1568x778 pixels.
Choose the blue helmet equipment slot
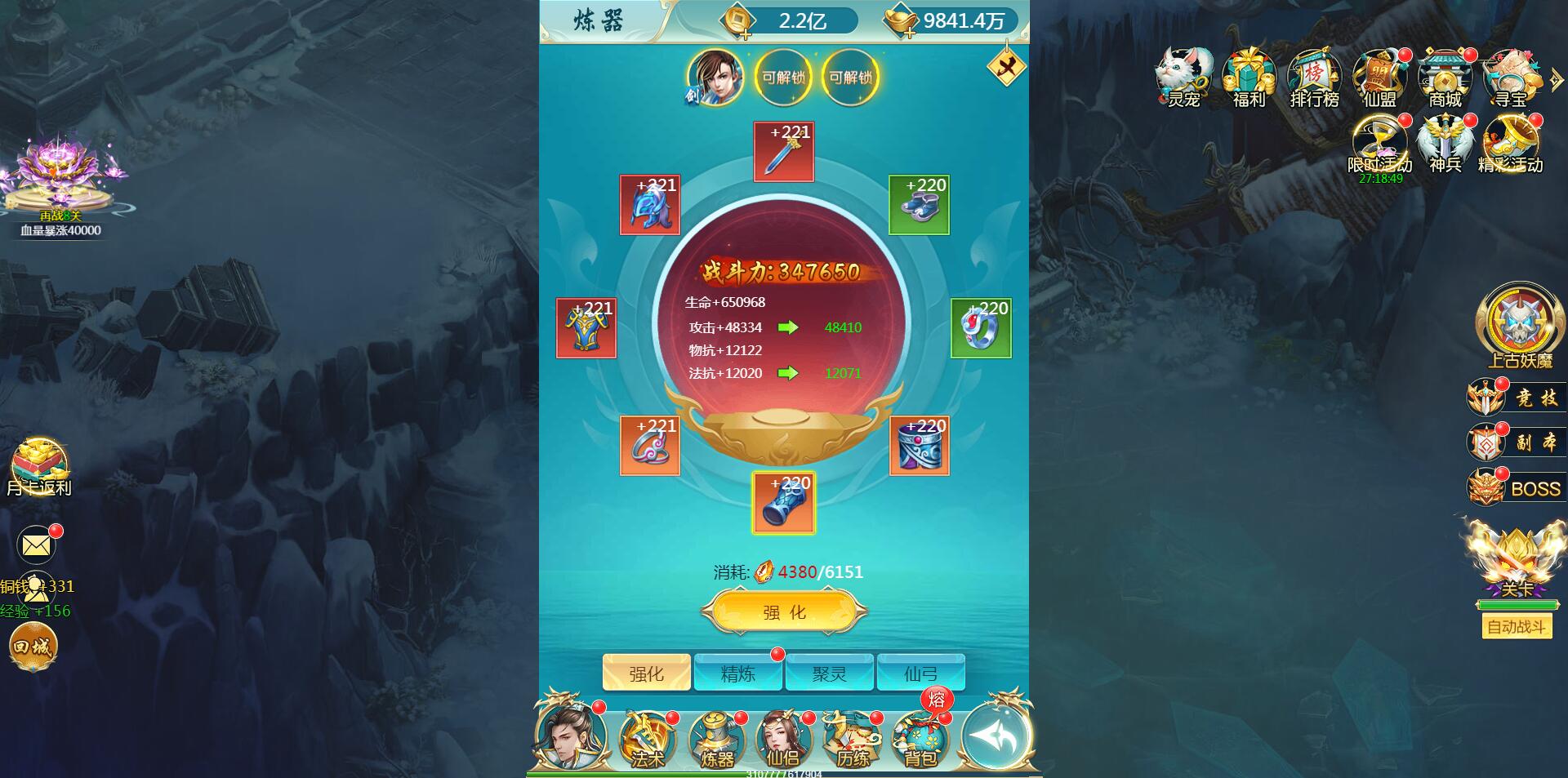[x=650, y=205]
